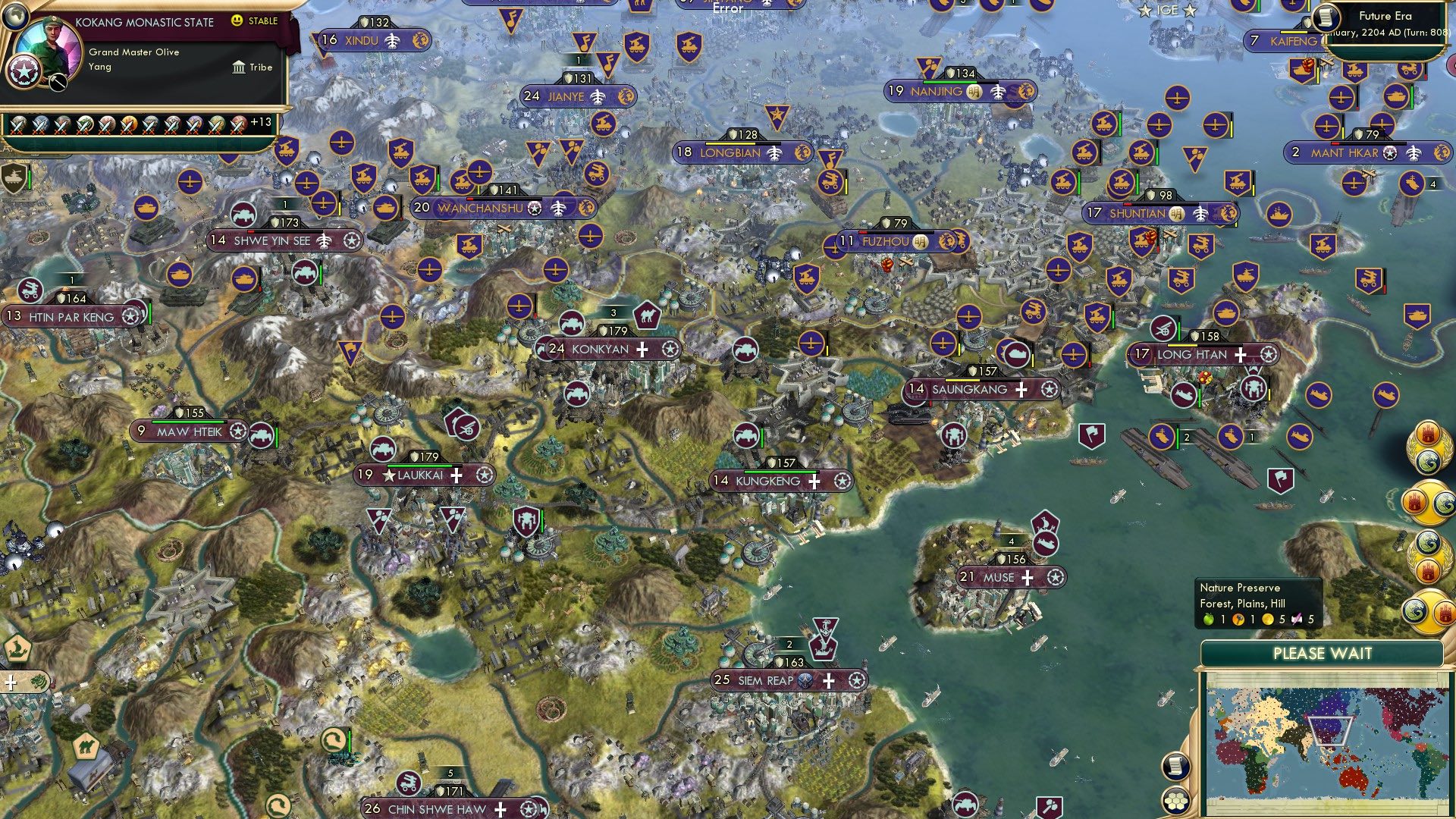Select the aircraft unit icon next to Xindu
The image size is (1456, 819).
(x=392, y=42)
